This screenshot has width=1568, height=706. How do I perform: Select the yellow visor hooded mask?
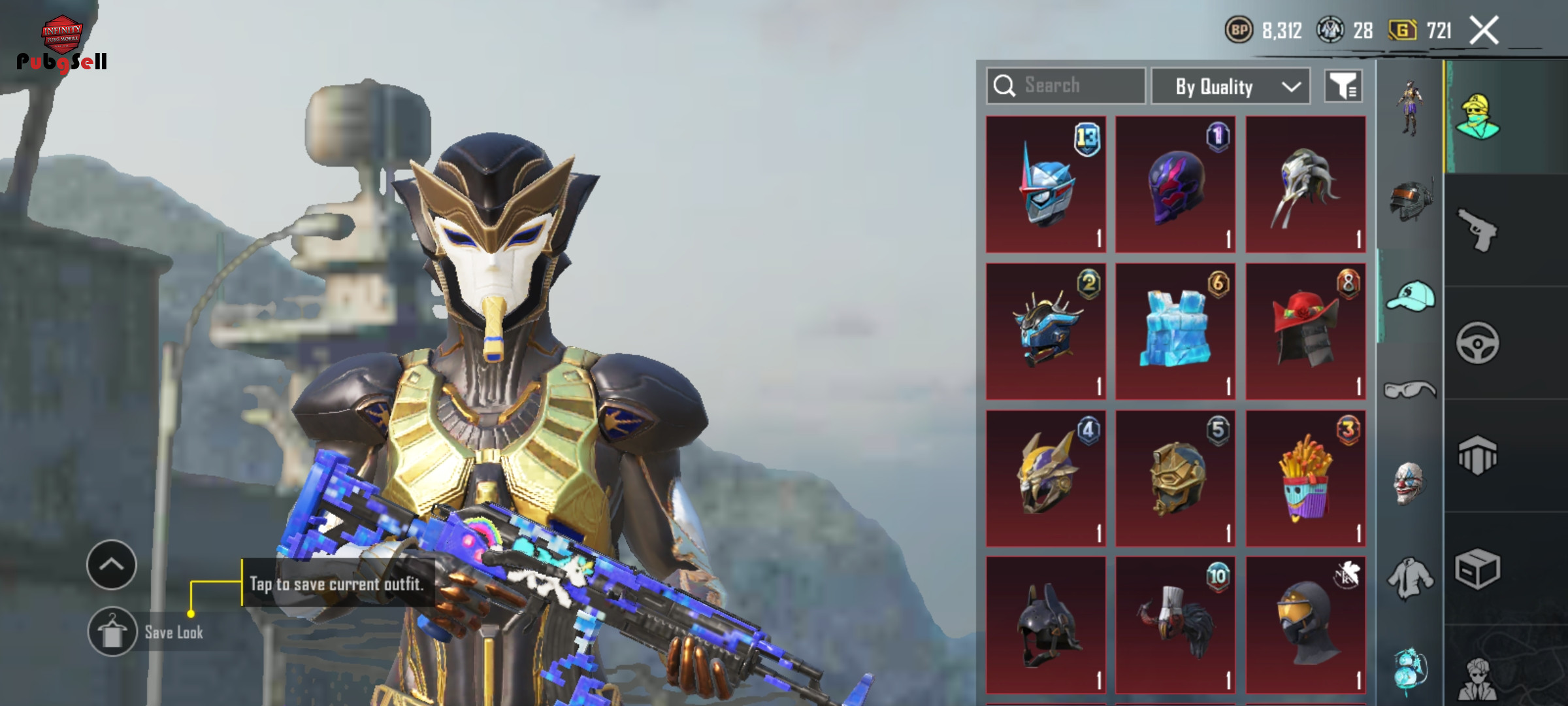(x=1305, y=625)
